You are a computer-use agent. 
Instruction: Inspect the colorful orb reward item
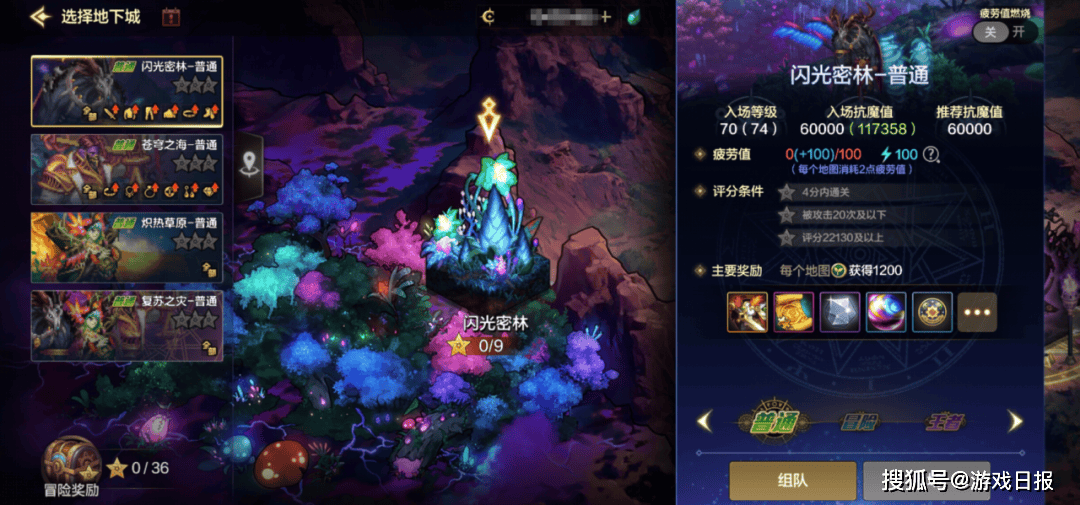(x=885, y=312)
